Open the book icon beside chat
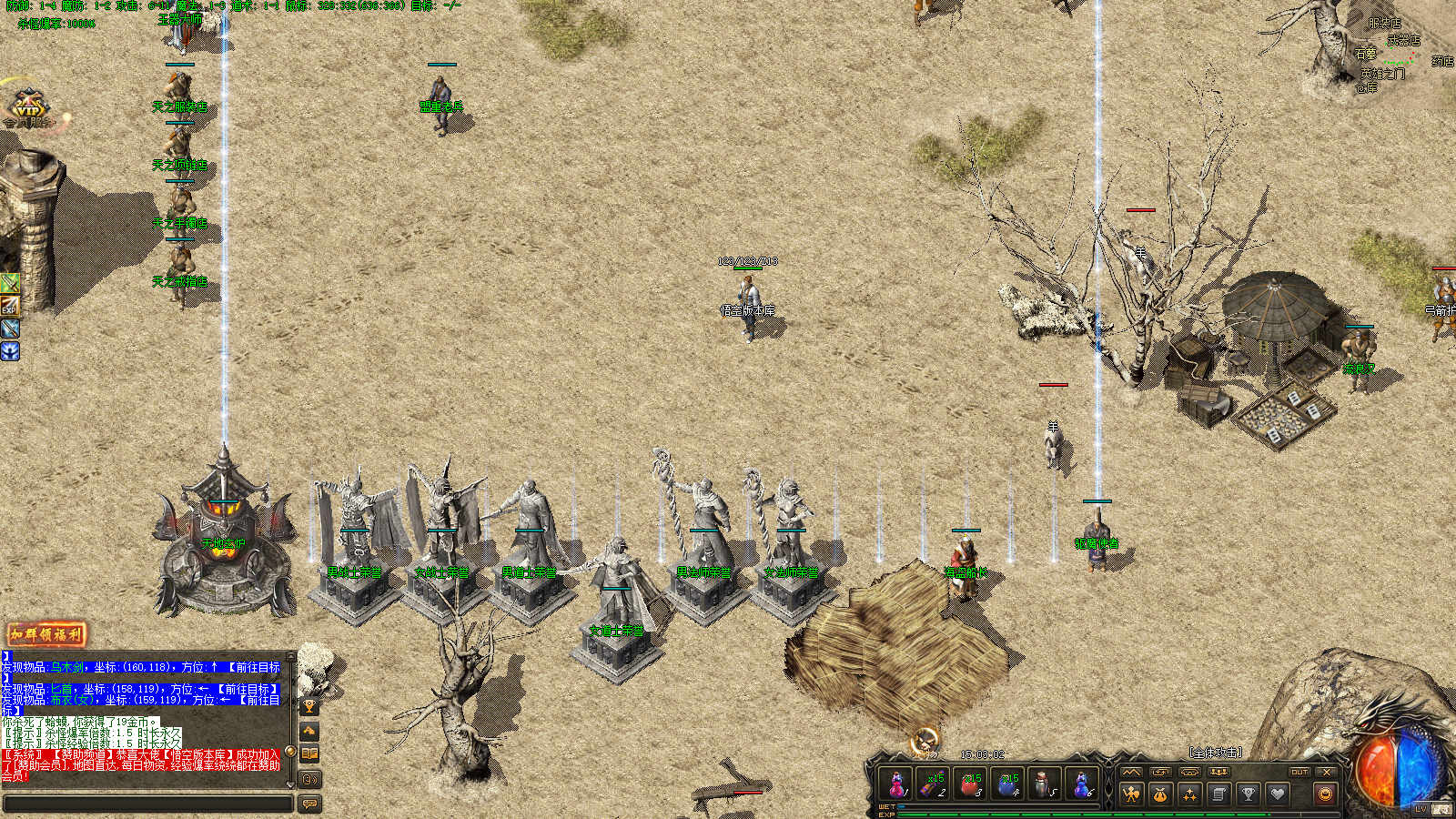 coord(309,753)
